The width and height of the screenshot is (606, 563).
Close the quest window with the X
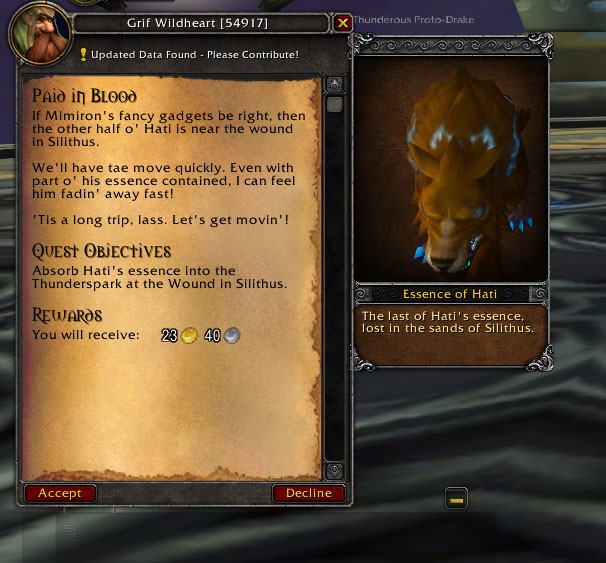click(x=342, y=23)
